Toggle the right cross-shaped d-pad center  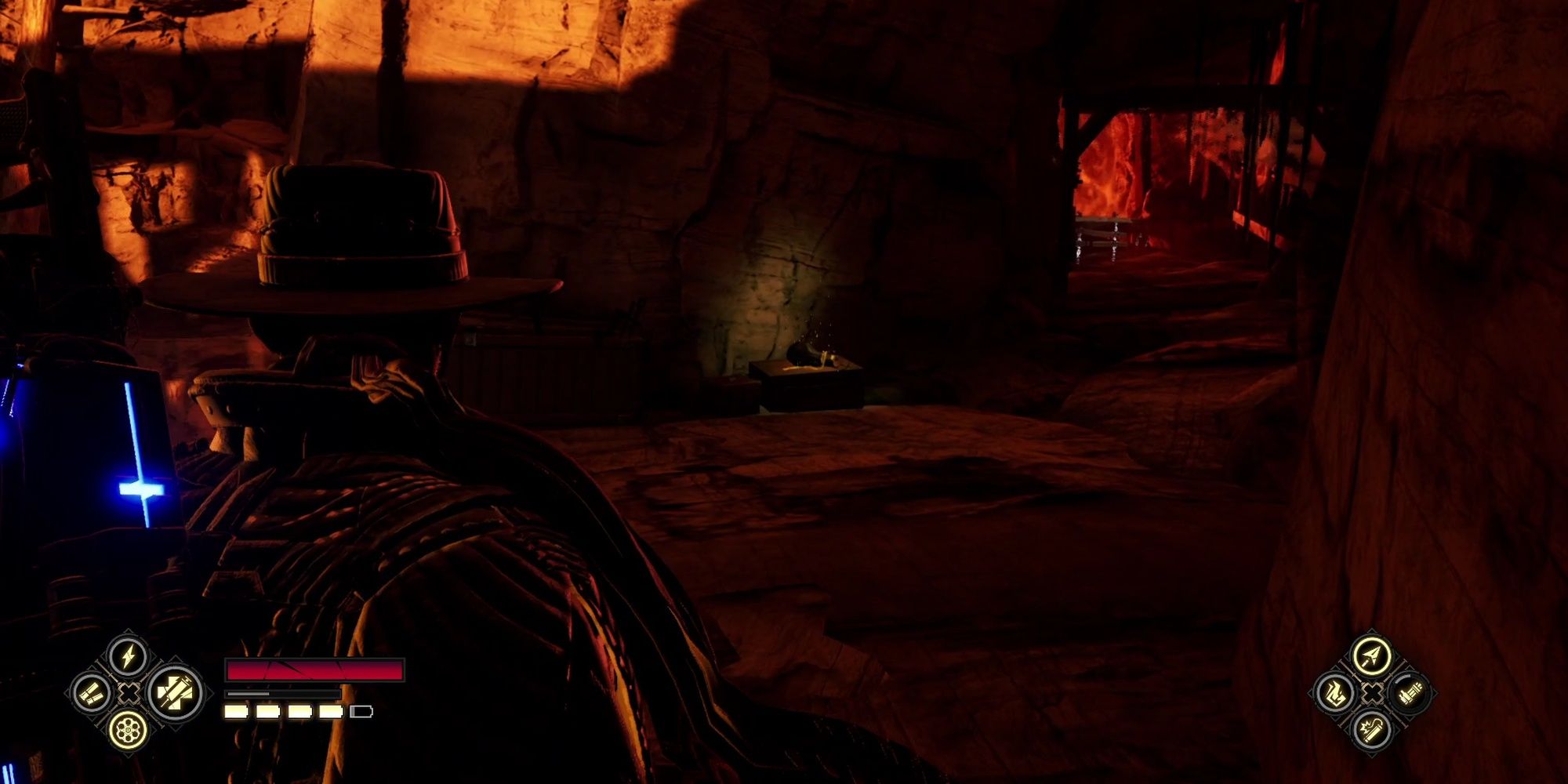tap(1371, 694)
